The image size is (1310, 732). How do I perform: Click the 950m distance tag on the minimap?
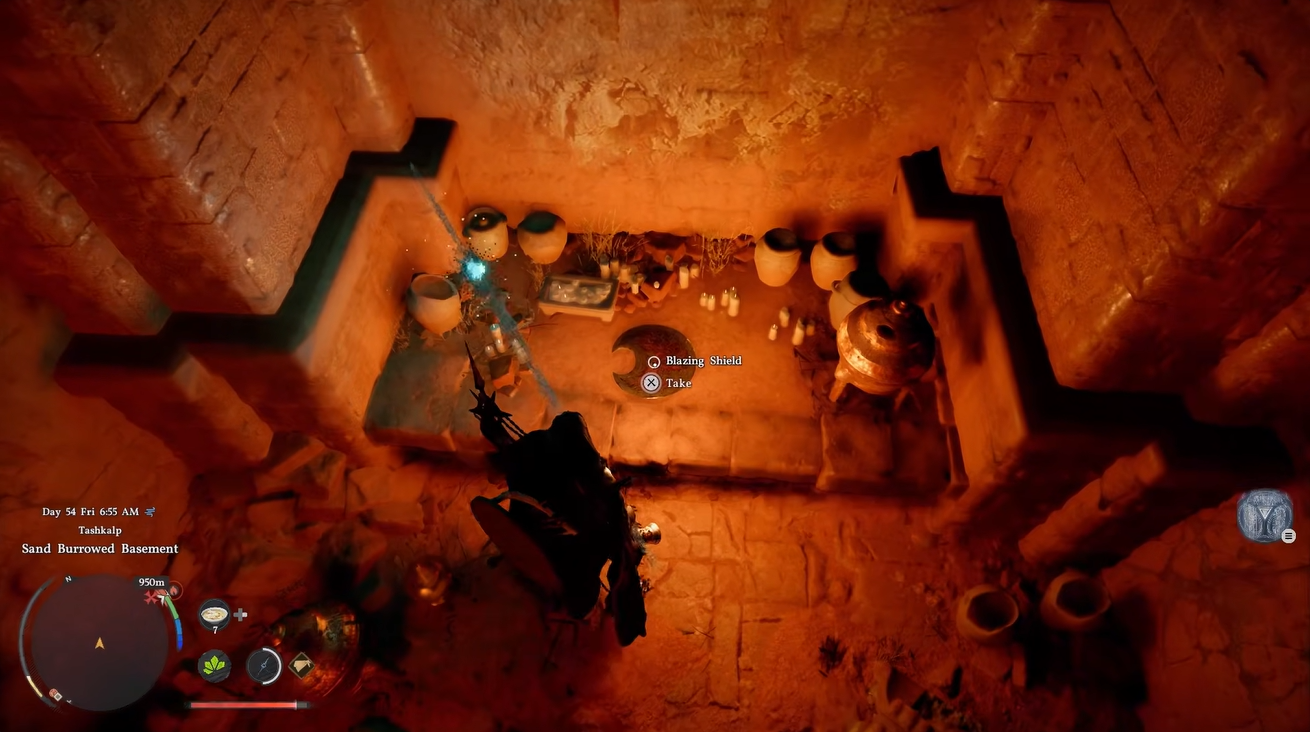[x=151, y=581]
